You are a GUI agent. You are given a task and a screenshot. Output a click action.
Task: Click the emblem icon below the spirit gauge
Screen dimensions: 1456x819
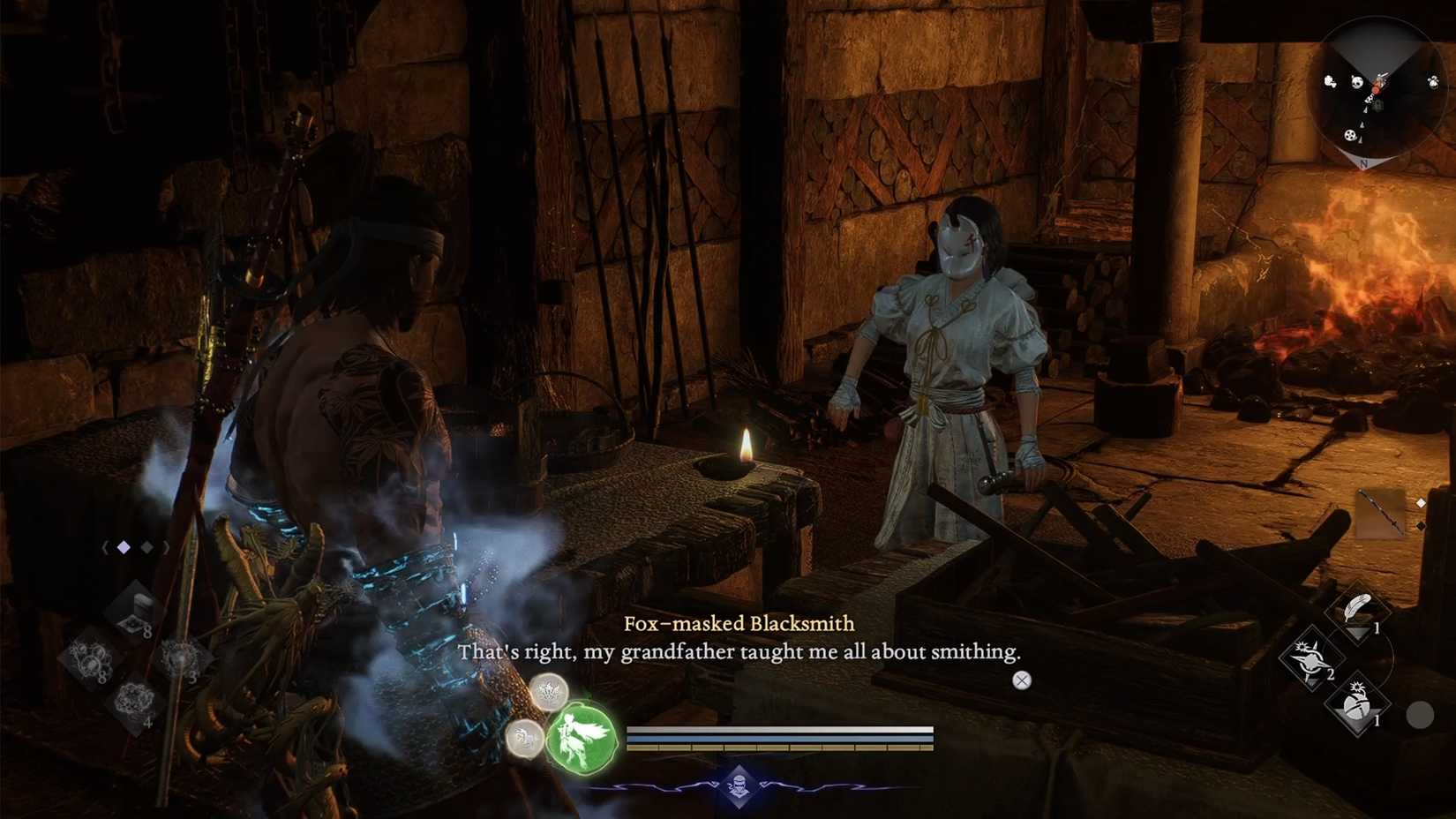tap(739, 785)
